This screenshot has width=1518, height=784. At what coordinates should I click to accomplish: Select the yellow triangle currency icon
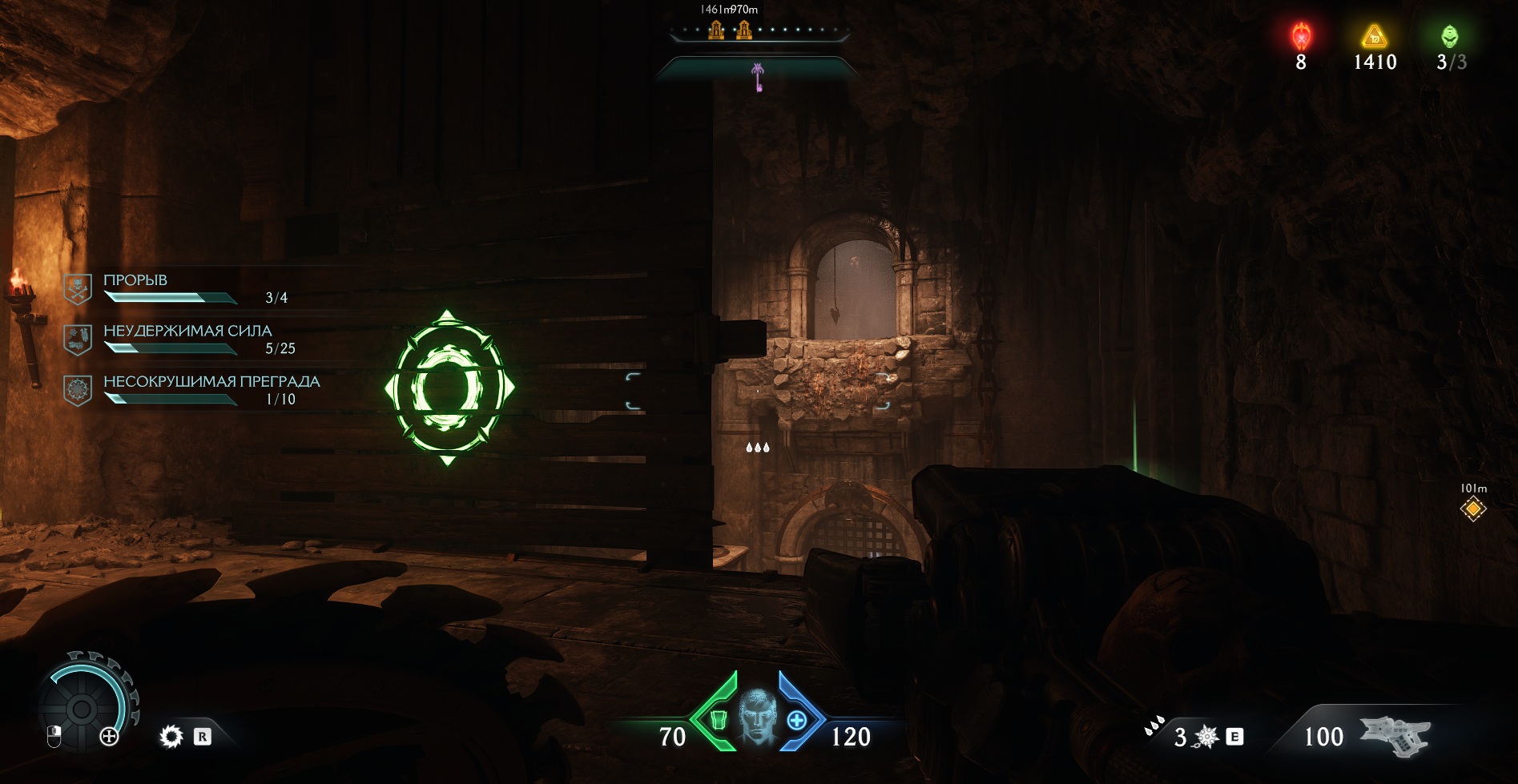pos(1375,37)
